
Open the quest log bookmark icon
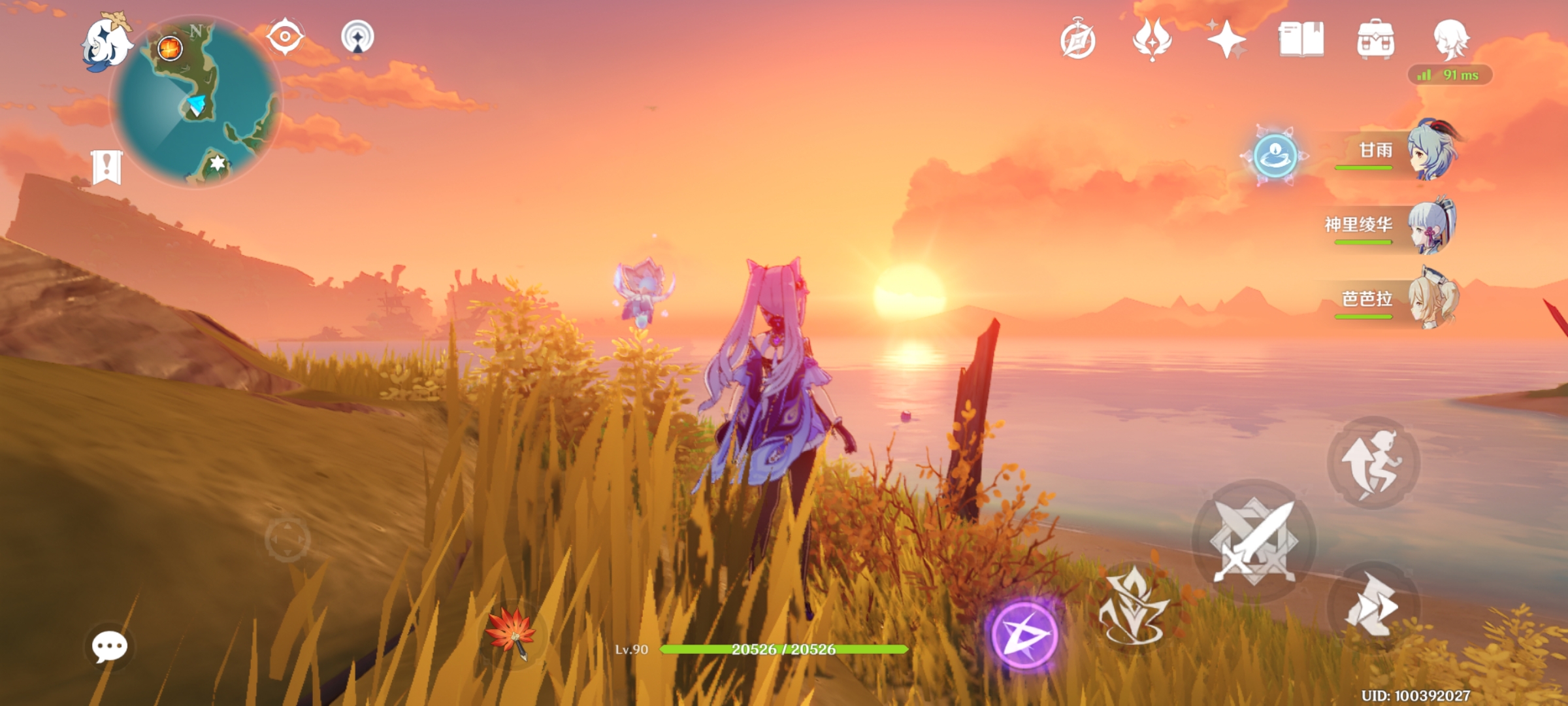coord(106,167)
